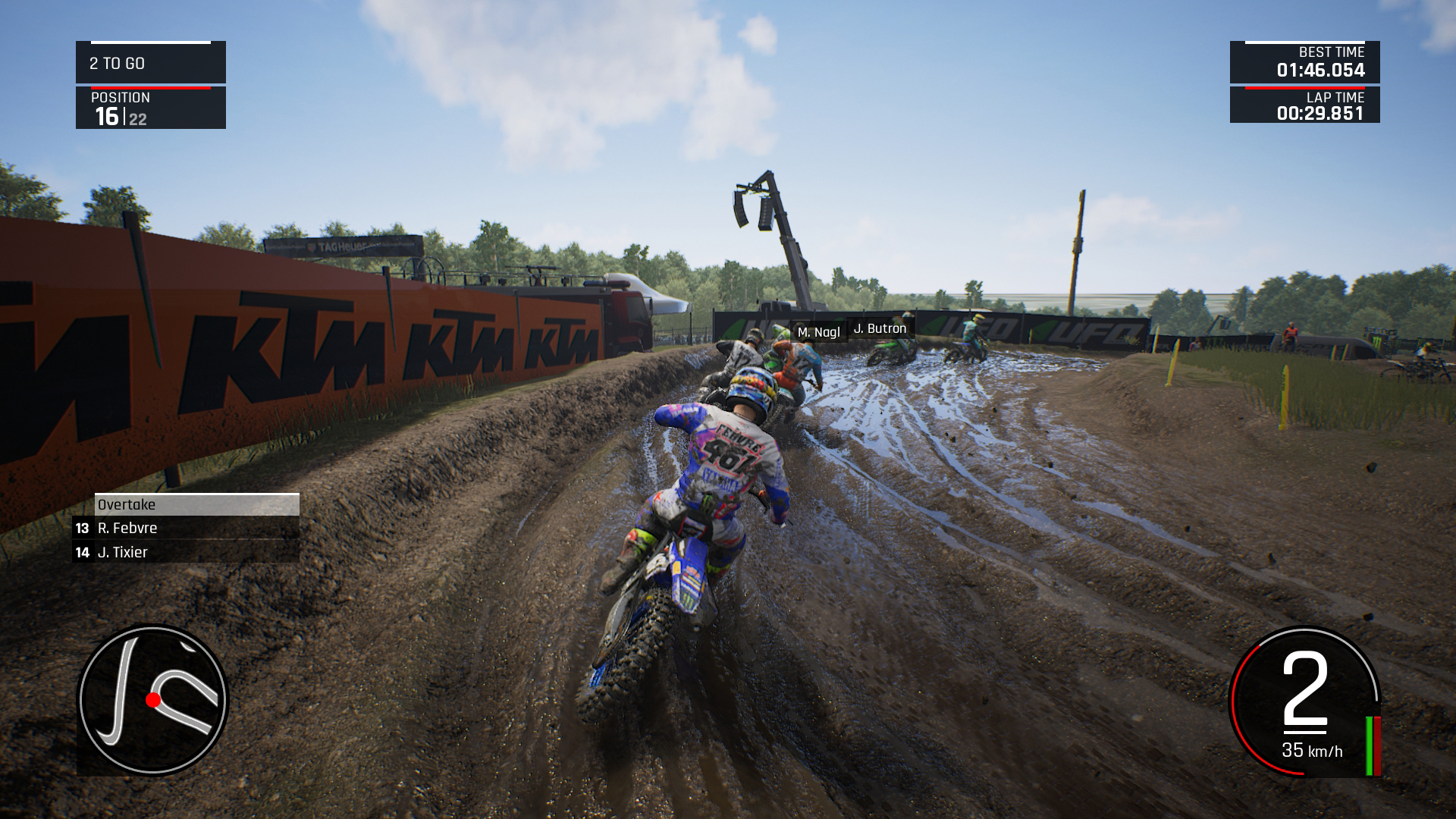Toggle the M. Nagl rider name tag
The width and height of the screenshot is (1456, 819).
(x=820, y=331)
